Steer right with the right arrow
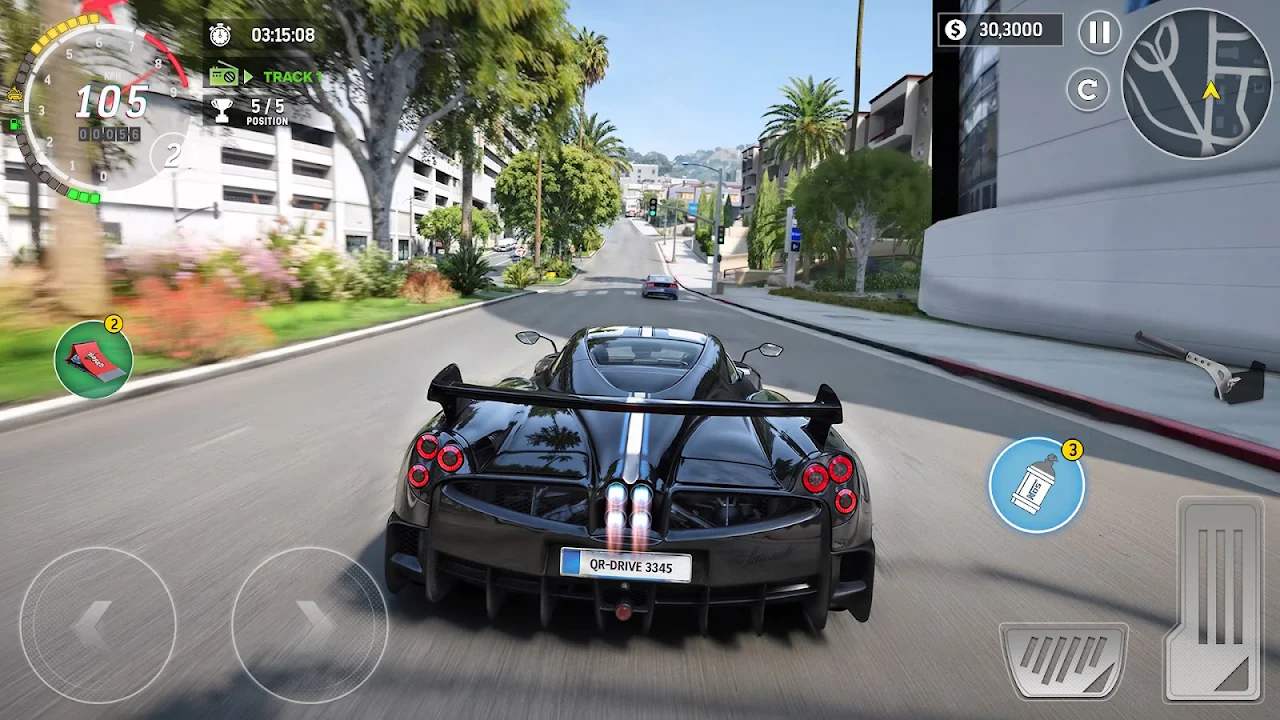 (310, 625)
